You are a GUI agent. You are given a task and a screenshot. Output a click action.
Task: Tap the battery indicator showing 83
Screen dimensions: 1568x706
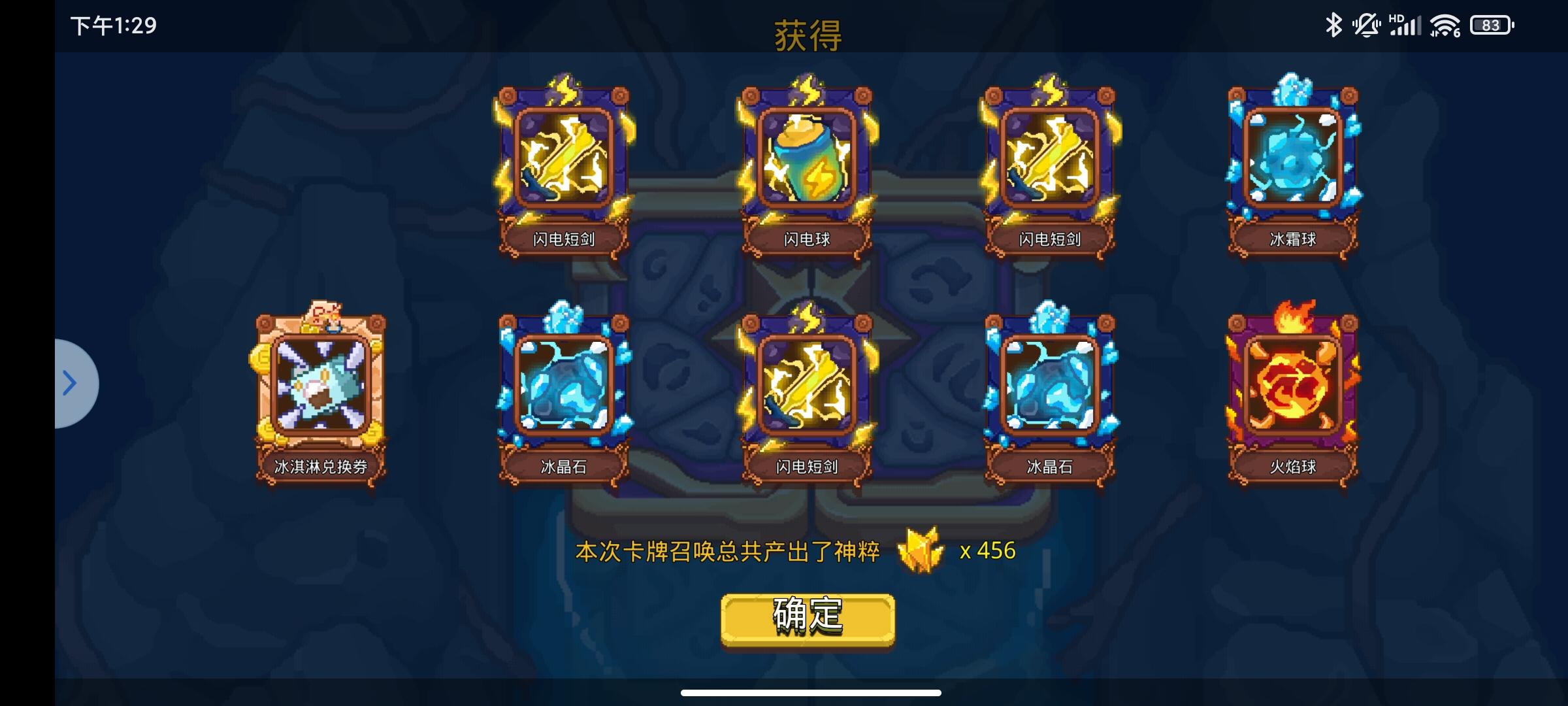[x=1492, y=25]
